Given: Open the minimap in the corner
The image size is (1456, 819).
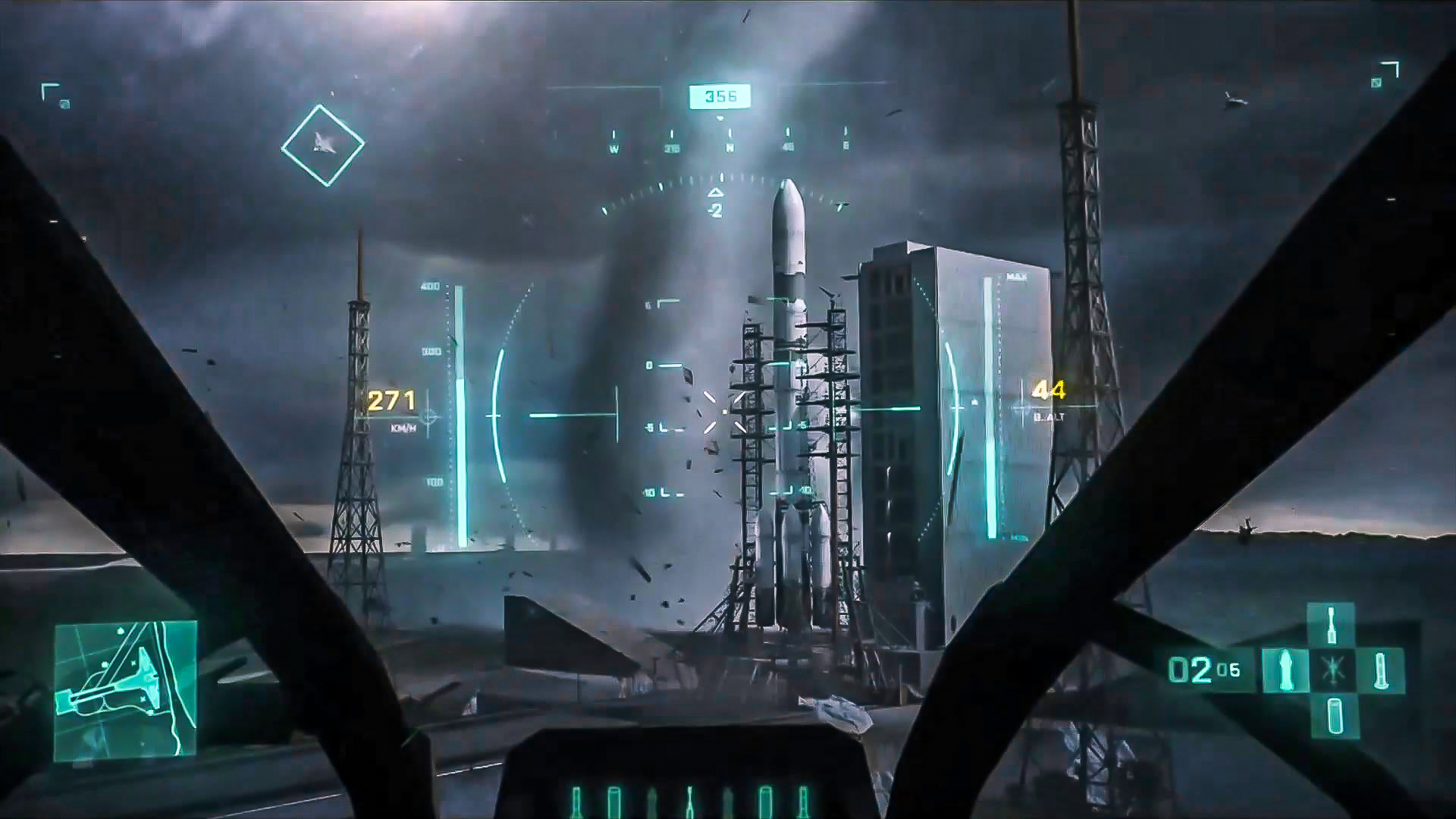Looking at the screenshot, I should pyautogui.click(x=126, y=689).
